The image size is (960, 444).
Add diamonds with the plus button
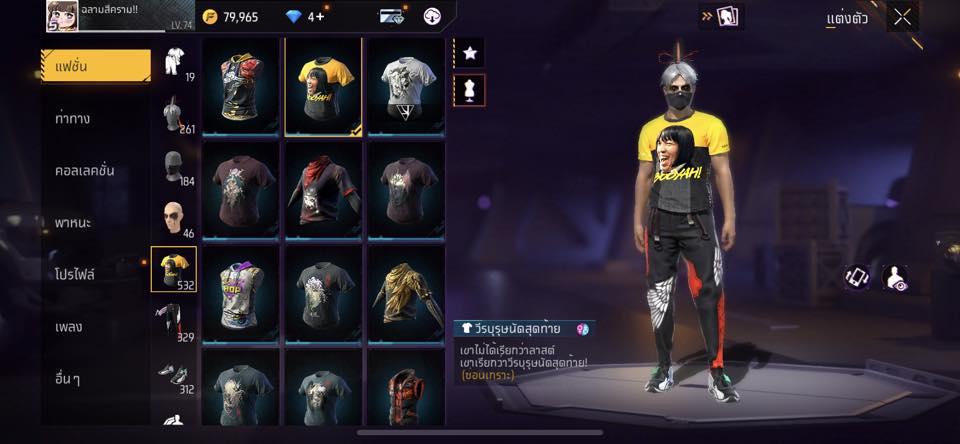319,17
